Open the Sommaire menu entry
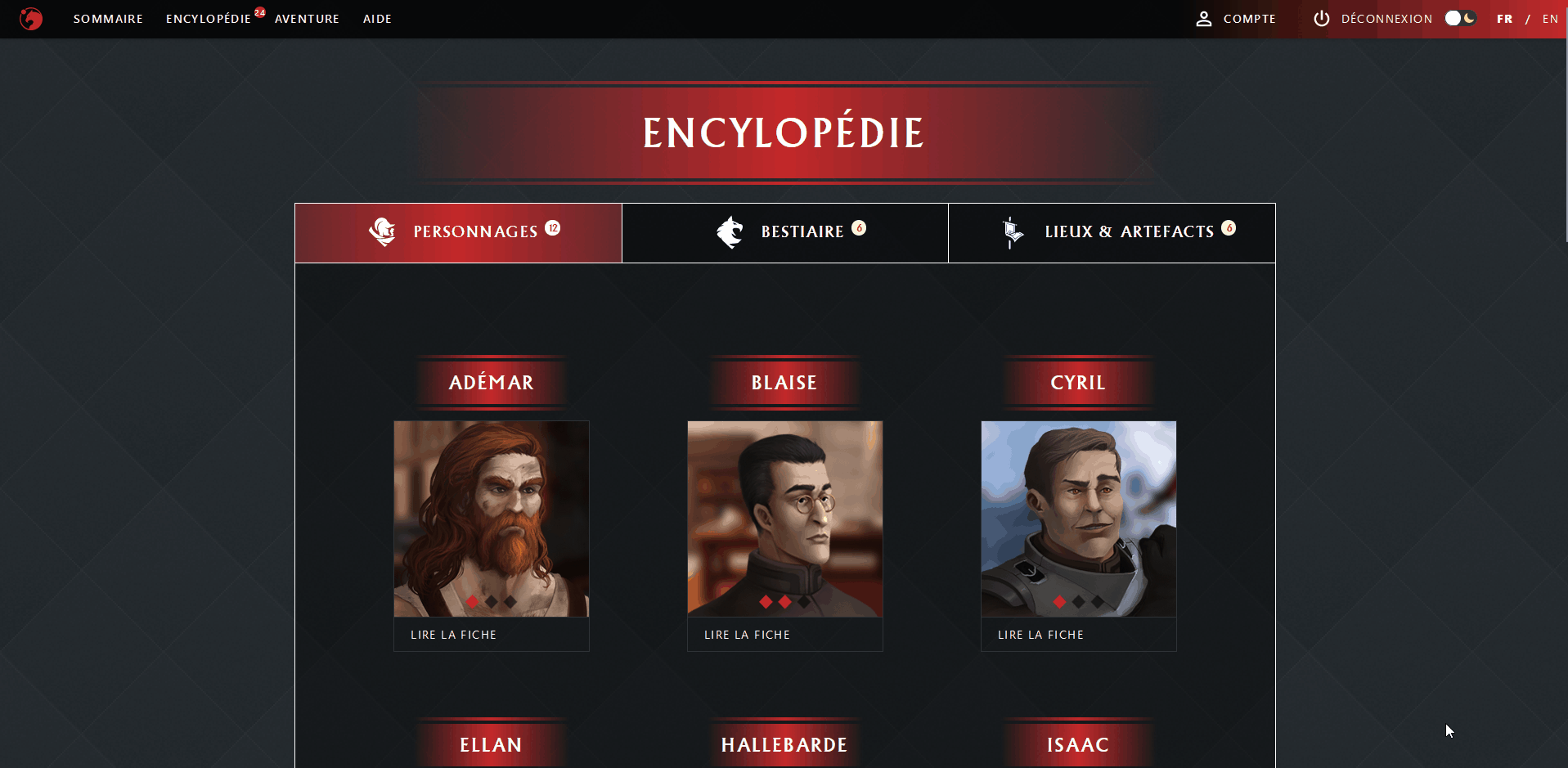The width and height of the screenshot is (1568, 768). (108, 19)
